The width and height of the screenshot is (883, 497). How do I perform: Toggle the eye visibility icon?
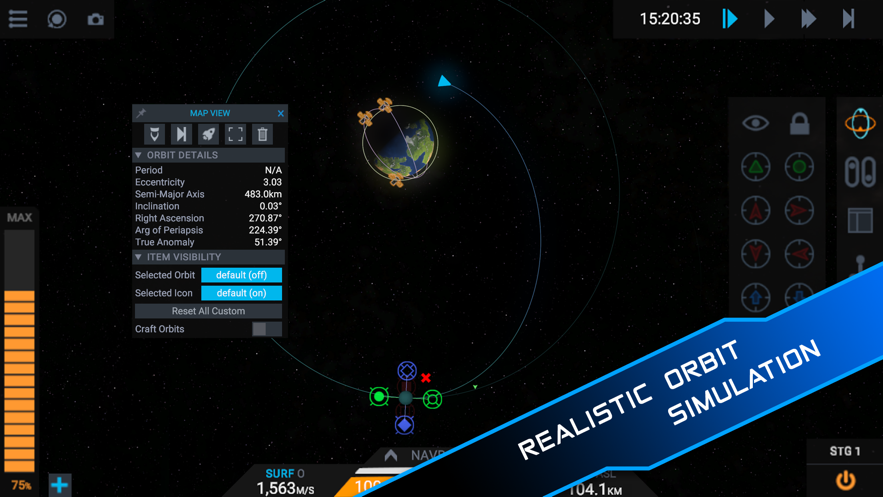point(755,123)
